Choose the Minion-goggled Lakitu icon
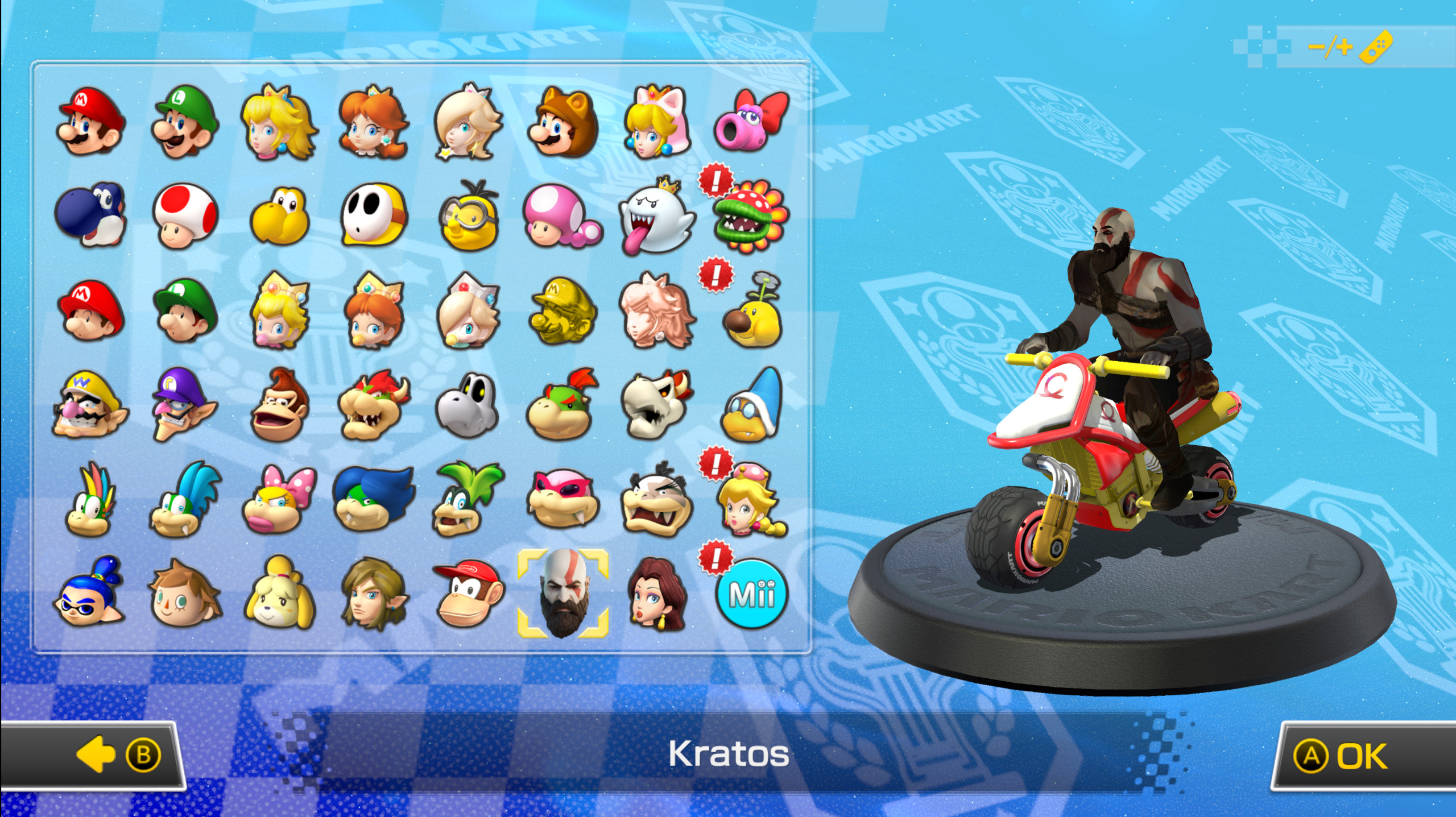Image resolution: width=1456 pixels, height=817 pixels. (x=469, y=219)
